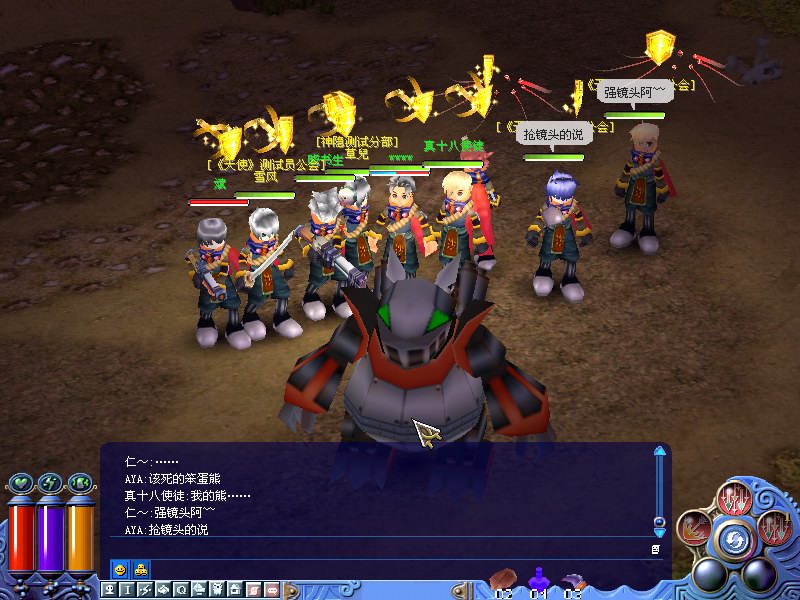Open the lightning skills toolbar button
The height and width of the screenshot is (600, 800).
point(146,590)
